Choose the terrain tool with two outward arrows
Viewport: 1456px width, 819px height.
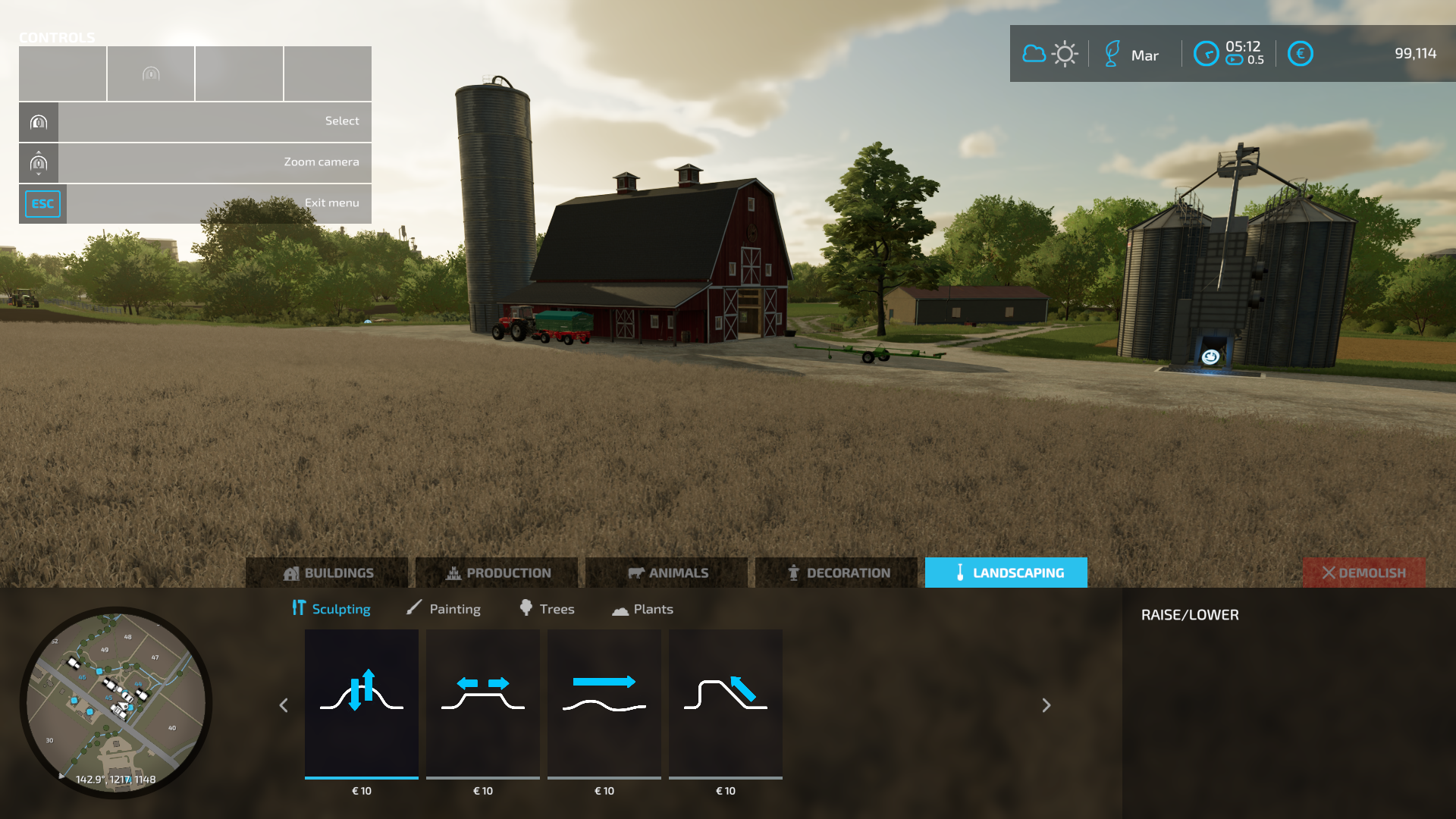pyautogui.click(x=483, y=703)
